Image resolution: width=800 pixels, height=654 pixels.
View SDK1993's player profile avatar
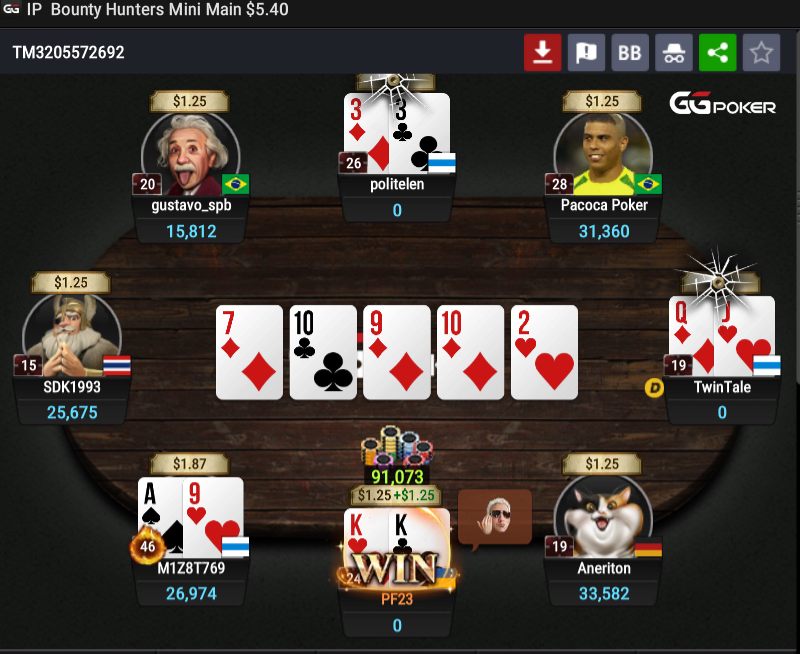[x=72, y=335]
